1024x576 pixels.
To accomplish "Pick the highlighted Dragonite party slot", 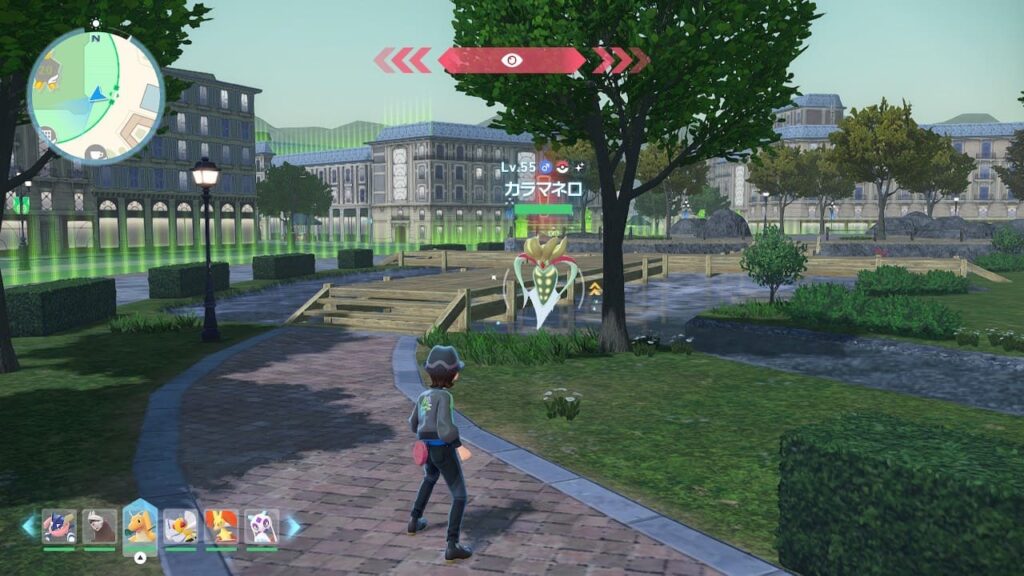I will tap(140, 526).
